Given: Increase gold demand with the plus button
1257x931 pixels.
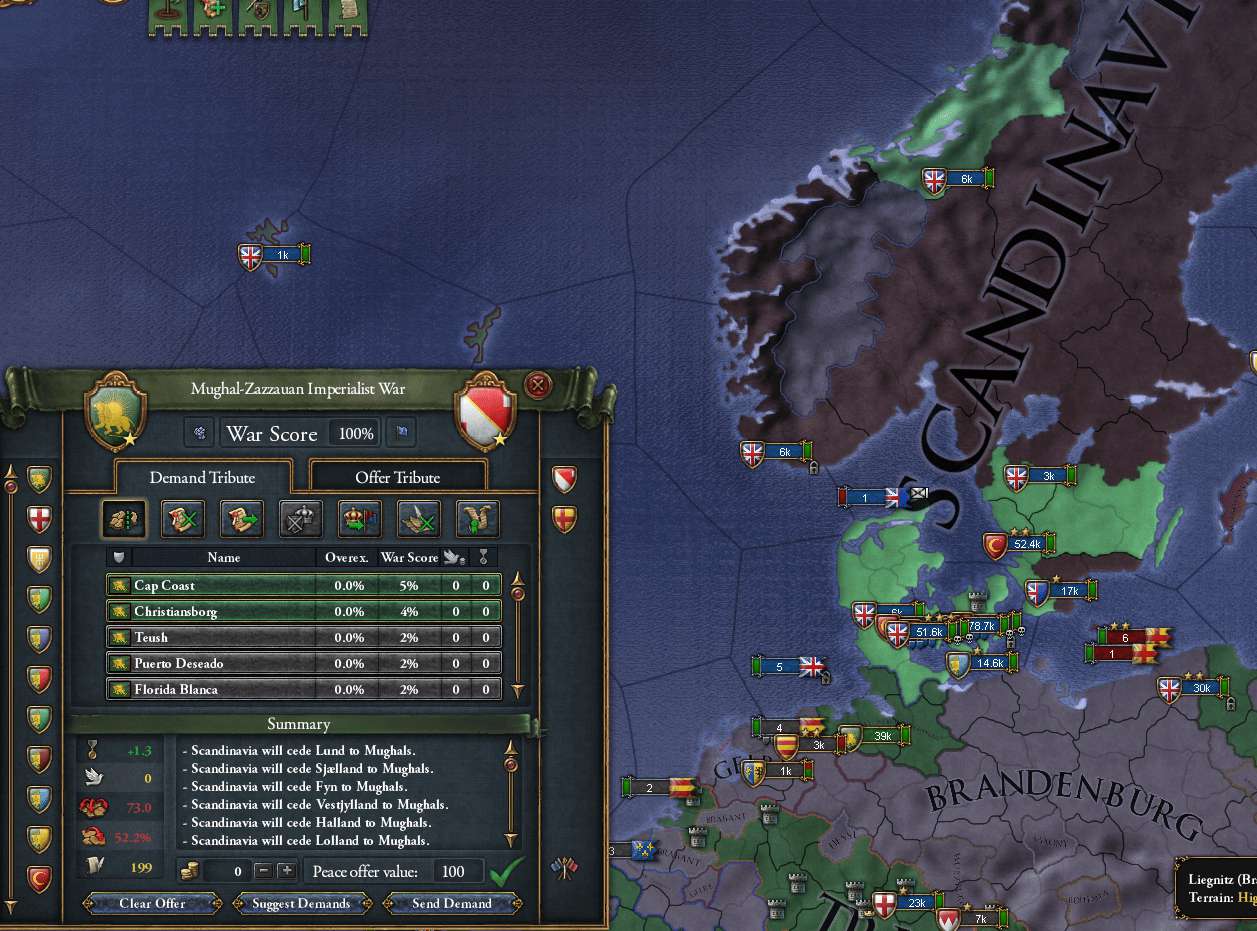Looking at the screenshot, I should [x=286, y=871].
